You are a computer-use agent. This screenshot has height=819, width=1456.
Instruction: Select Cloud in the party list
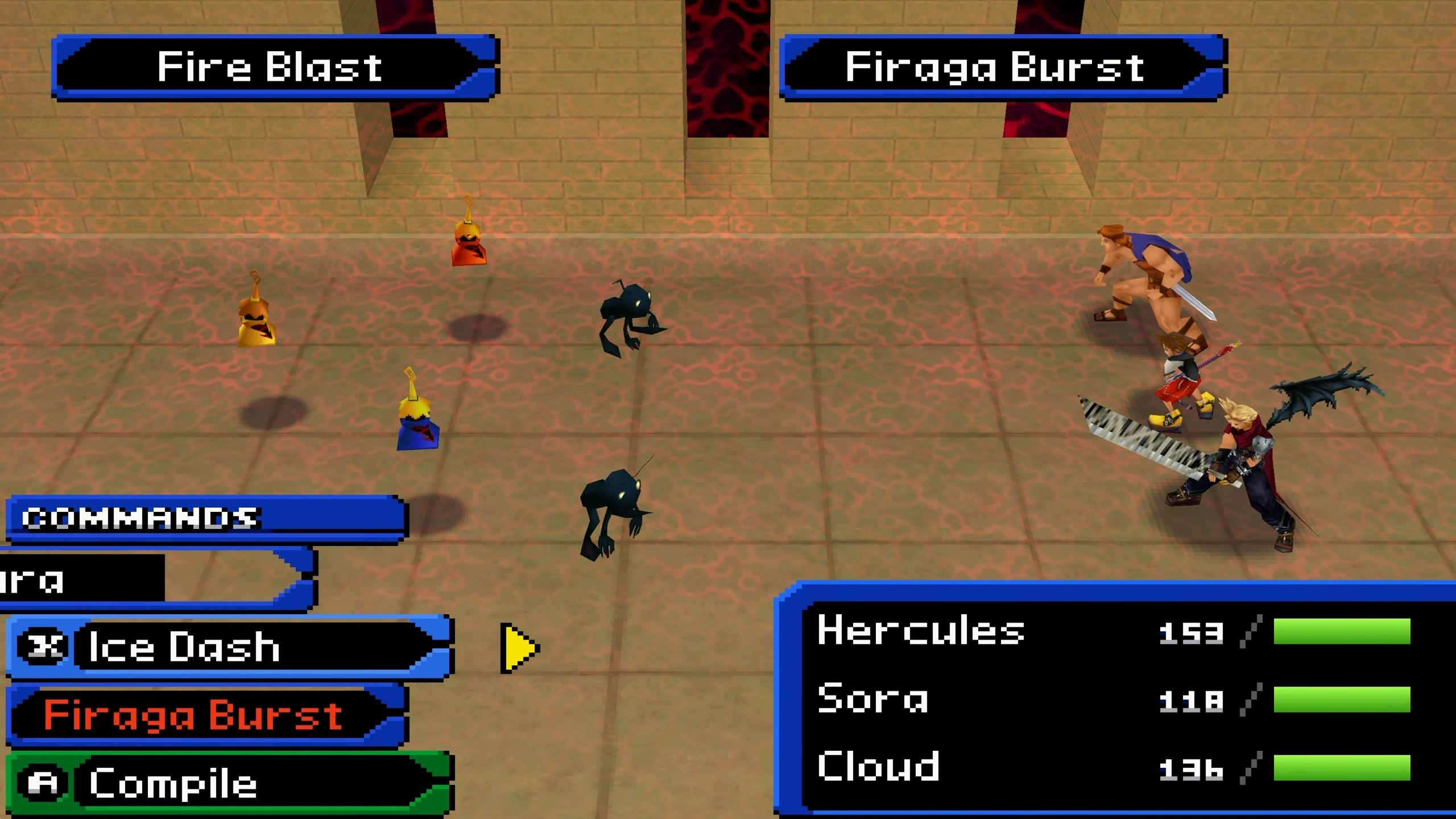[x=879, y=767]
